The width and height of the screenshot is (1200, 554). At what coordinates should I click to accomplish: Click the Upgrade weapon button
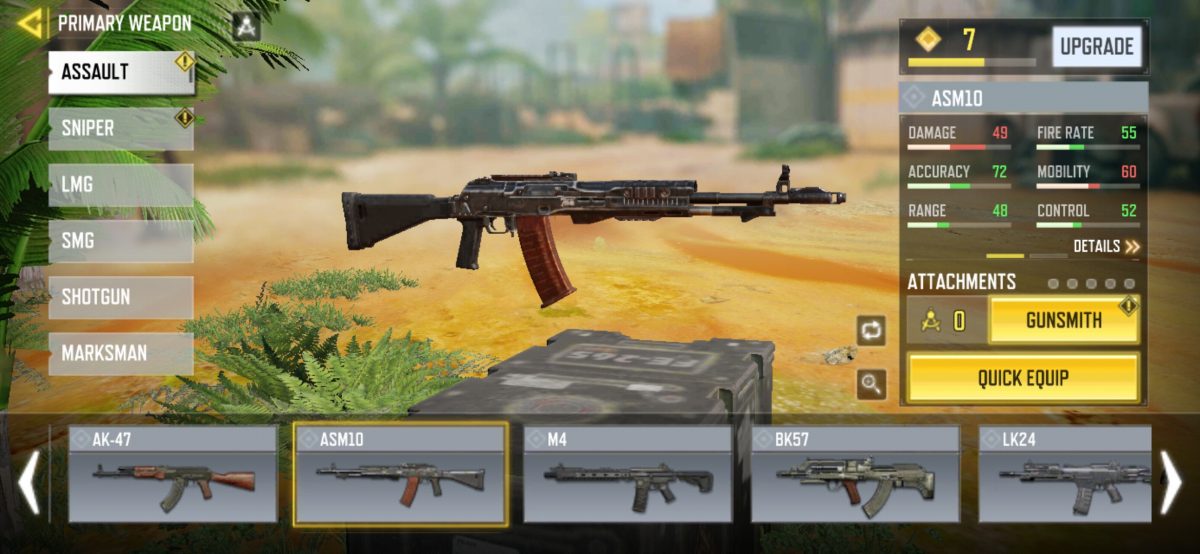1096,46
